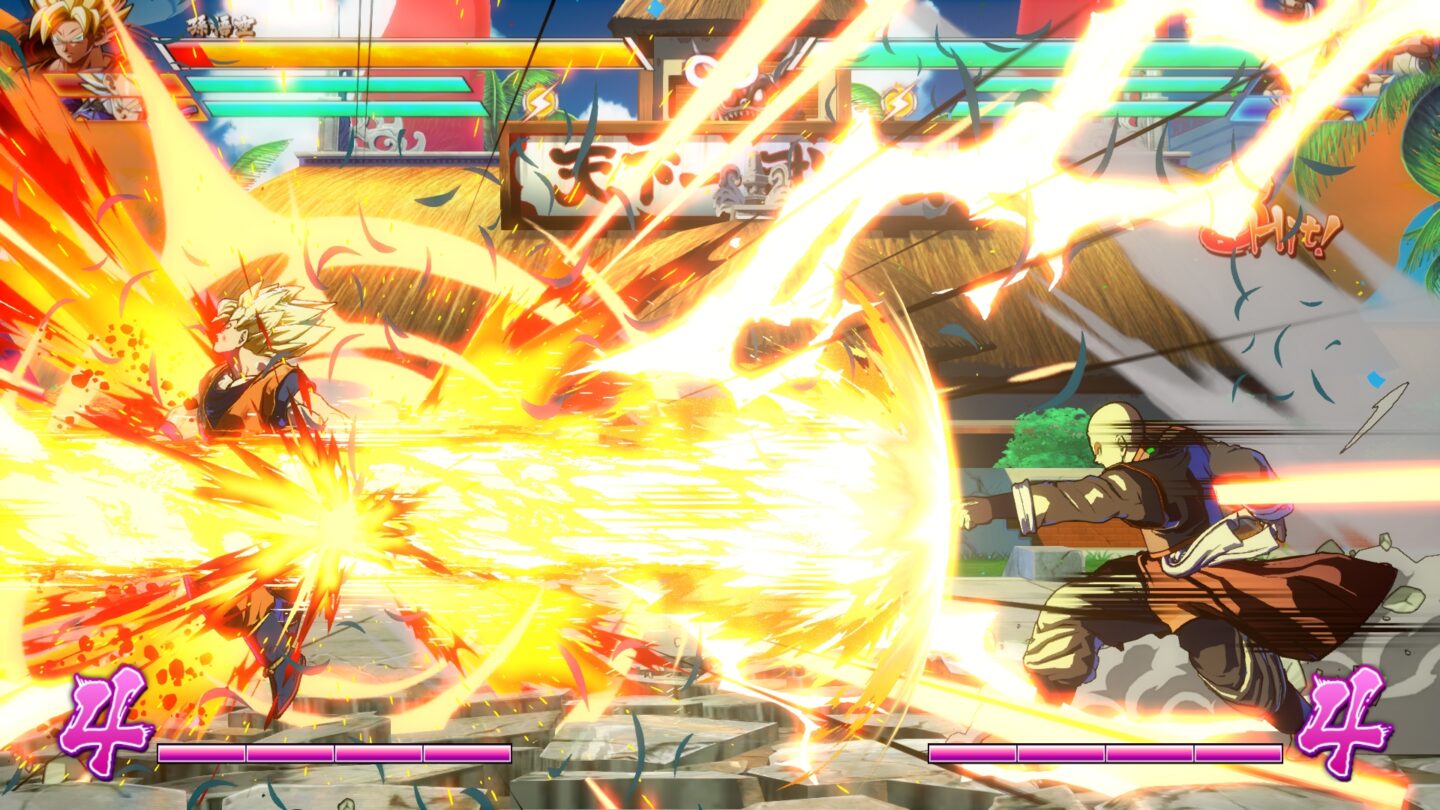Click Goku's orange health bar
The image size is (1440, 810).
[x=350, y=60]
